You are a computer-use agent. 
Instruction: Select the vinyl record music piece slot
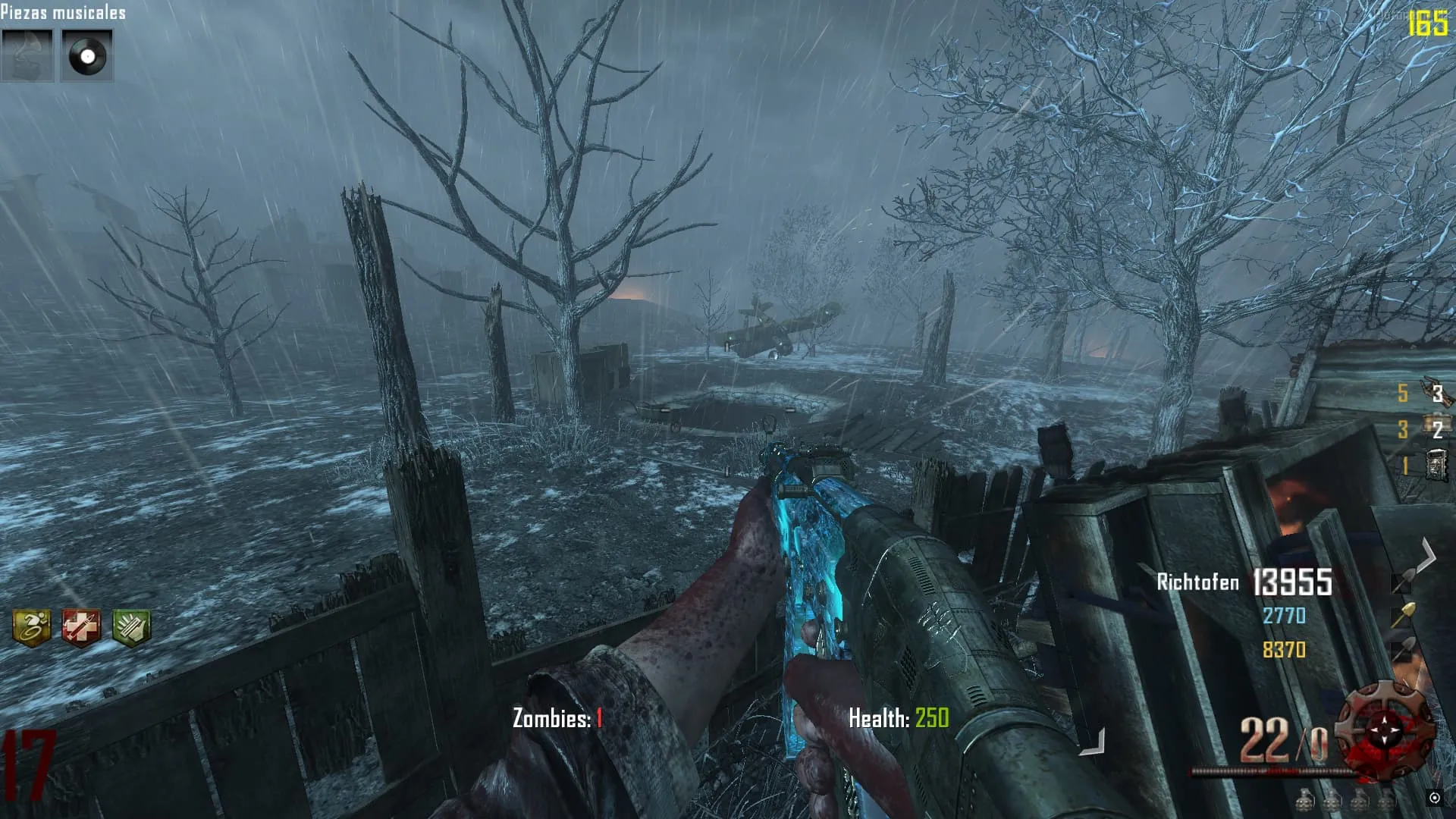tap(86, 55)
